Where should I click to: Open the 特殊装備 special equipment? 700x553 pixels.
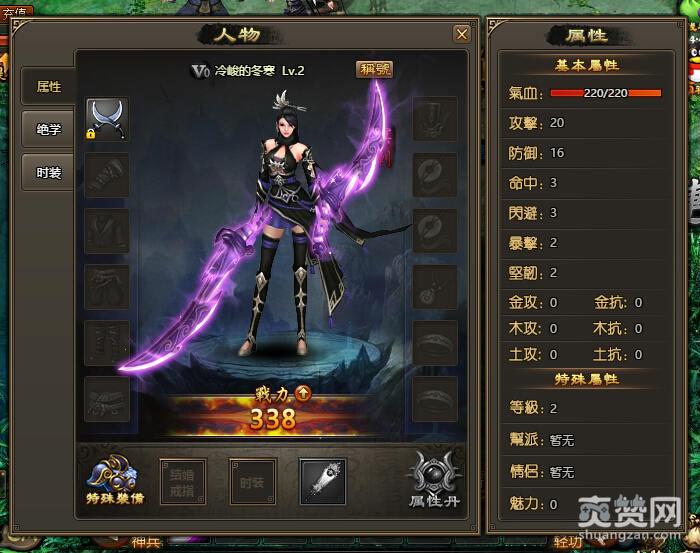(x=112, y=480)
